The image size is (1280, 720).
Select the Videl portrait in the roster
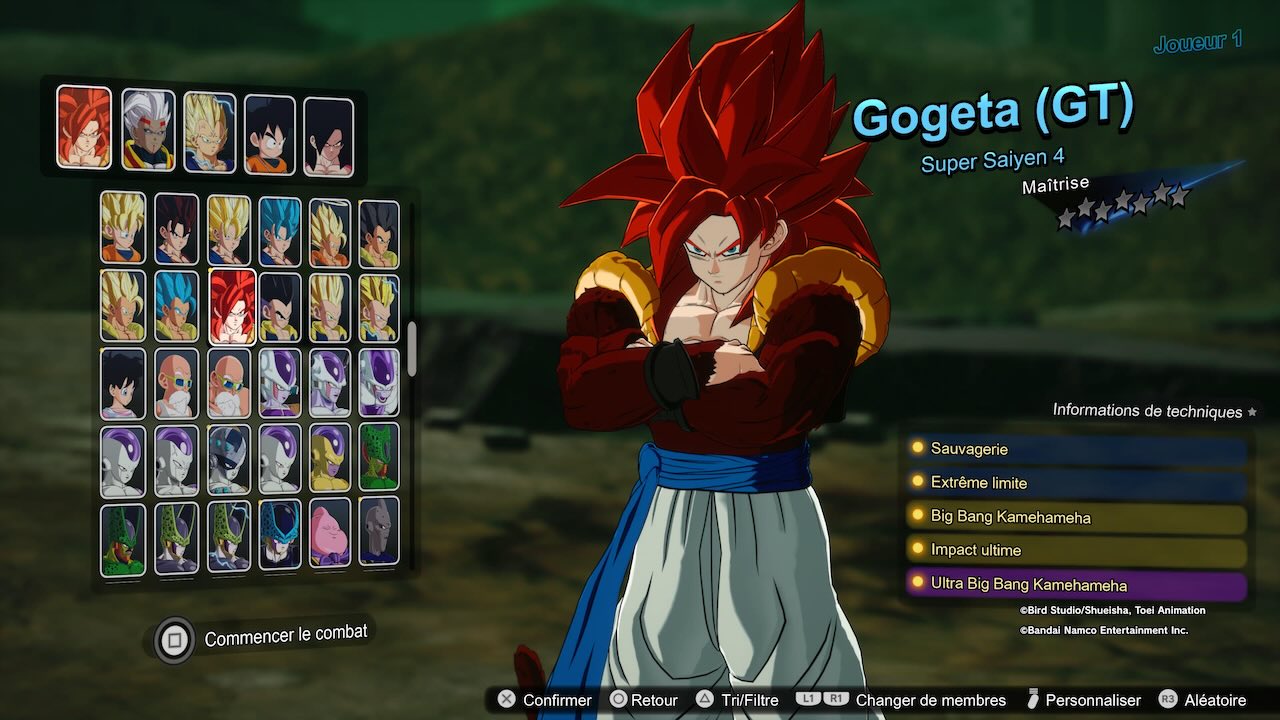[123, 383]
